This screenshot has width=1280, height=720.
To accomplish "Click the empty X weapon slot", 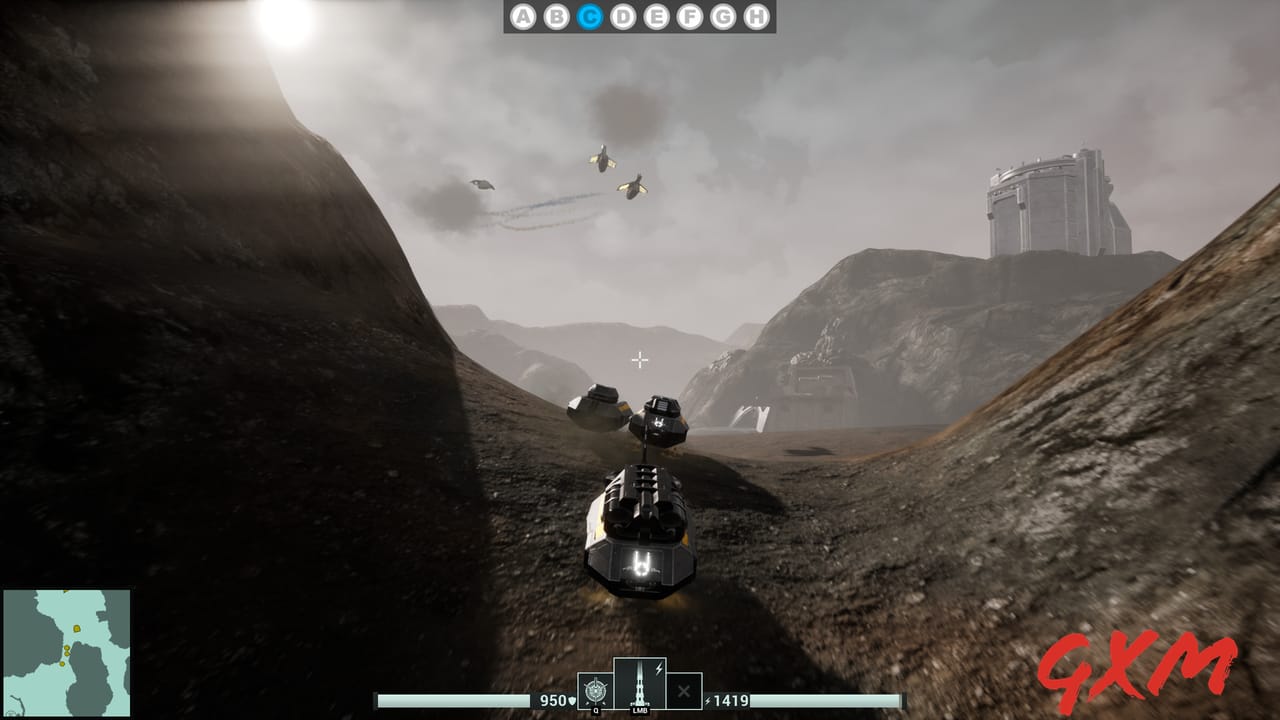I will (x=684, y=692).
